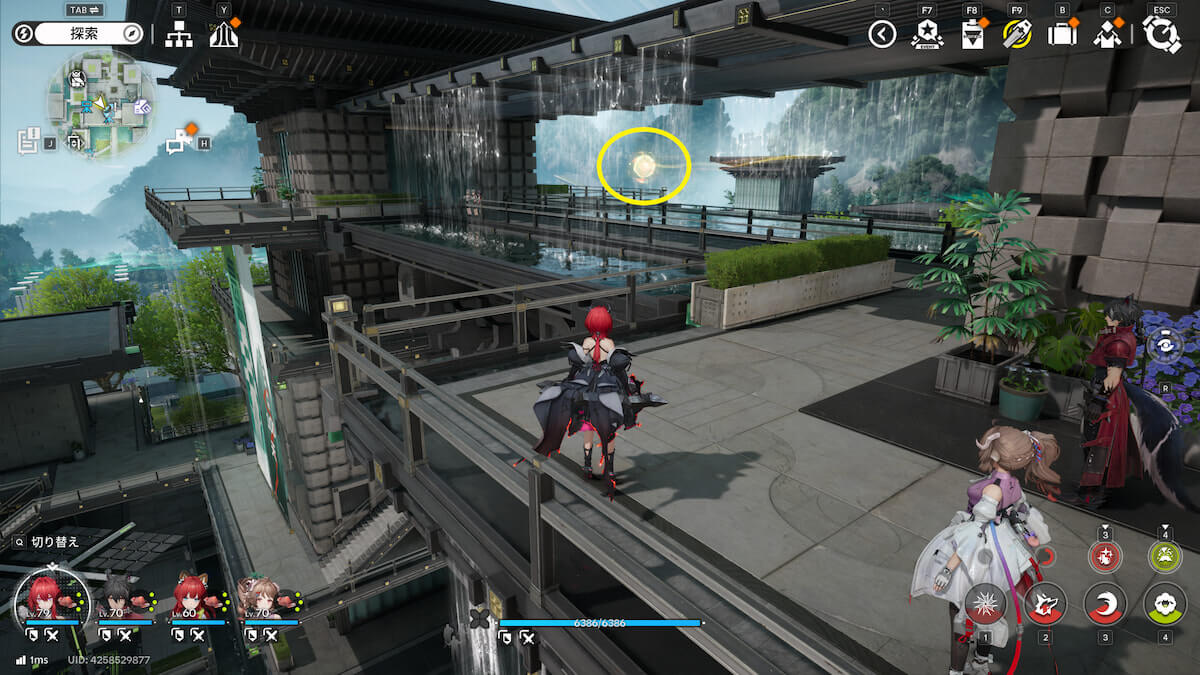This screenshot has height=675, width=1200.
Task: Select the Lv.79 red-haired party leader portrait
Action: pyautogui.click(x=49, y=596)
